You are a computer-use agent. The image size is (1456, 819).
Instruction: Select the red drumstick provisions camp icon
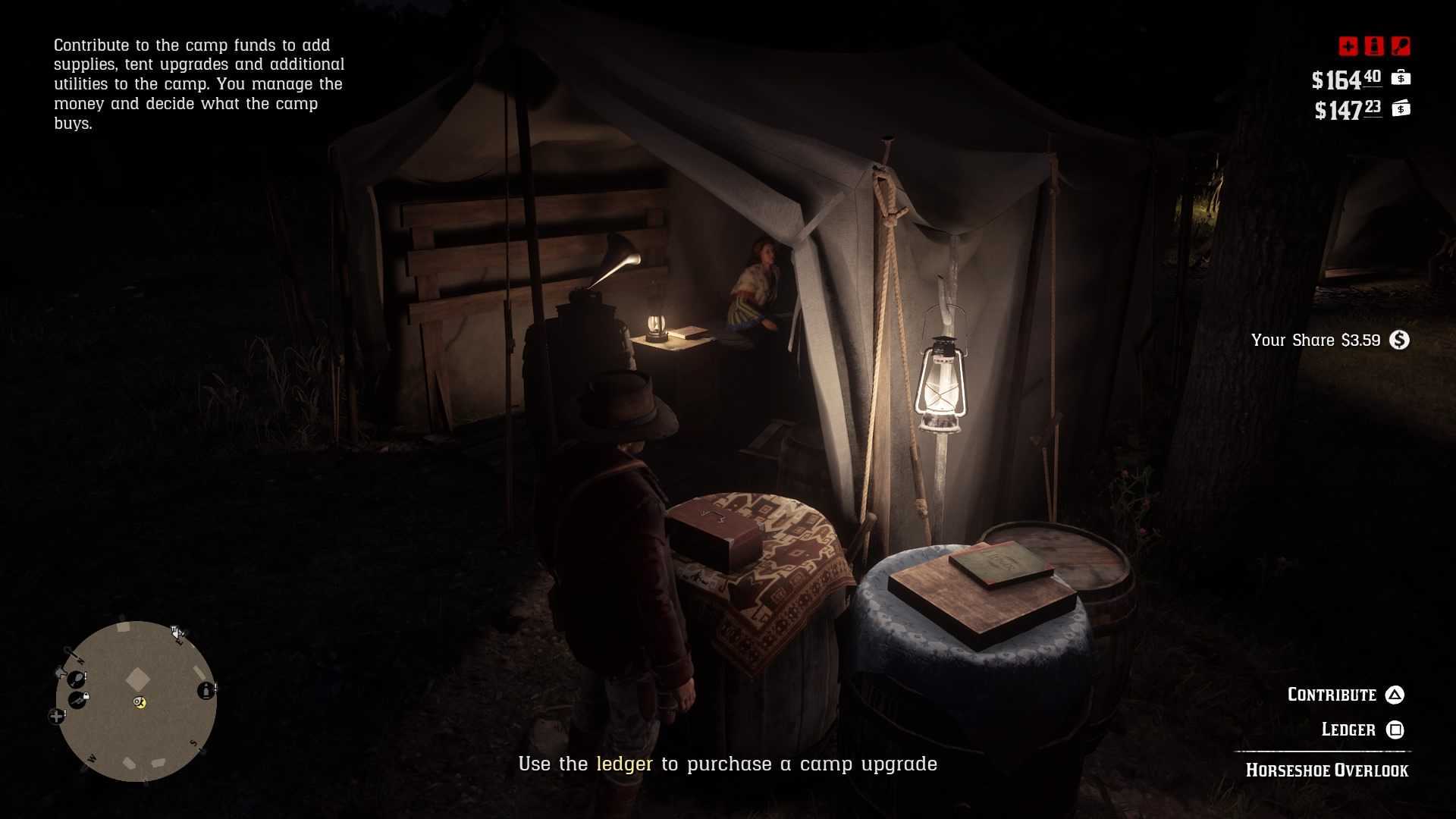pos(1401,46)
